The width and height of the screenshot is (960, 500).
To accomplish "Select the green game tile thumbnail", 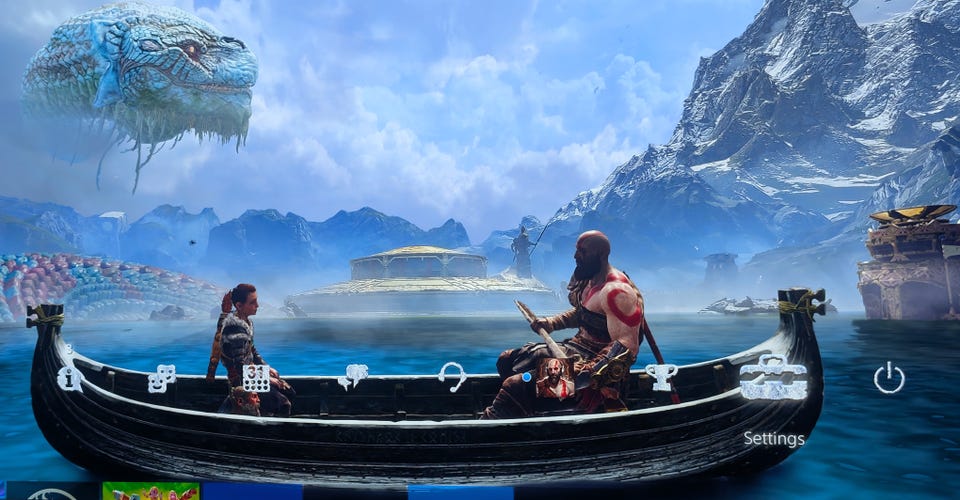I will click(x=150, y=491).
